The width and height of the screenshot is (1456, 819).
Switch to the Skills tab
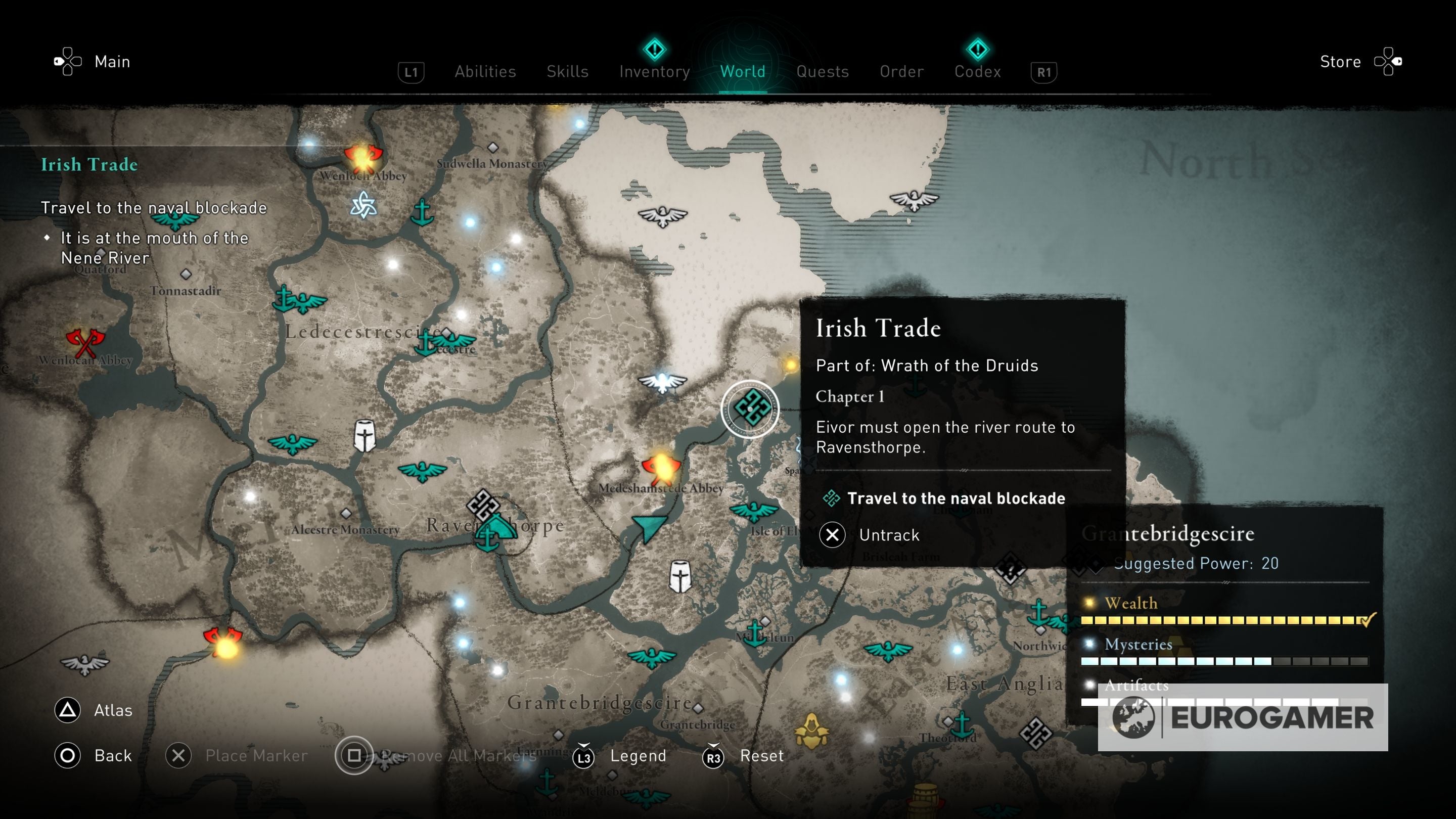(x=567, y=71)
